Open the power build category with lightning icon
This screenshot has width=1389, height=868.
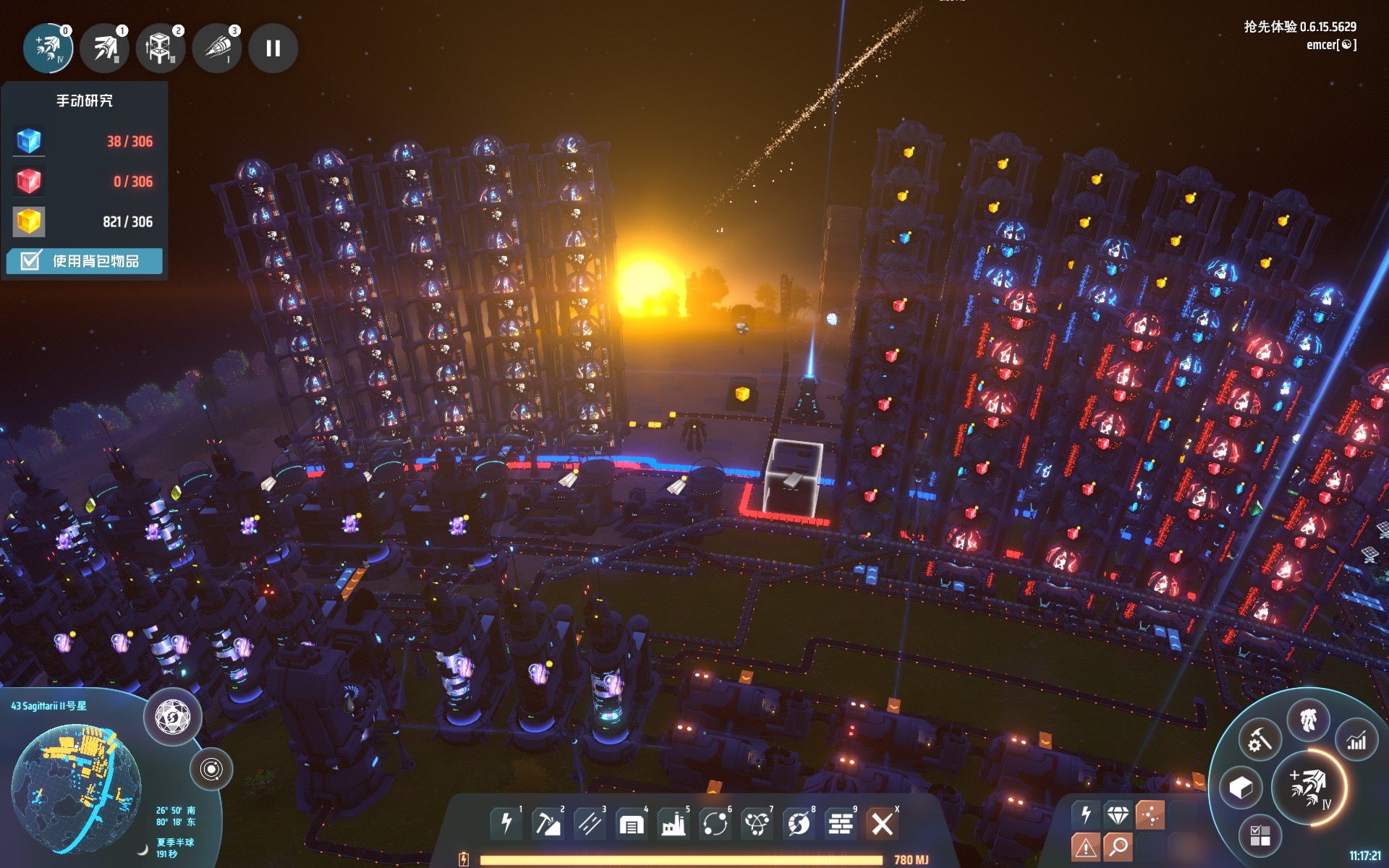coord(506,823)
